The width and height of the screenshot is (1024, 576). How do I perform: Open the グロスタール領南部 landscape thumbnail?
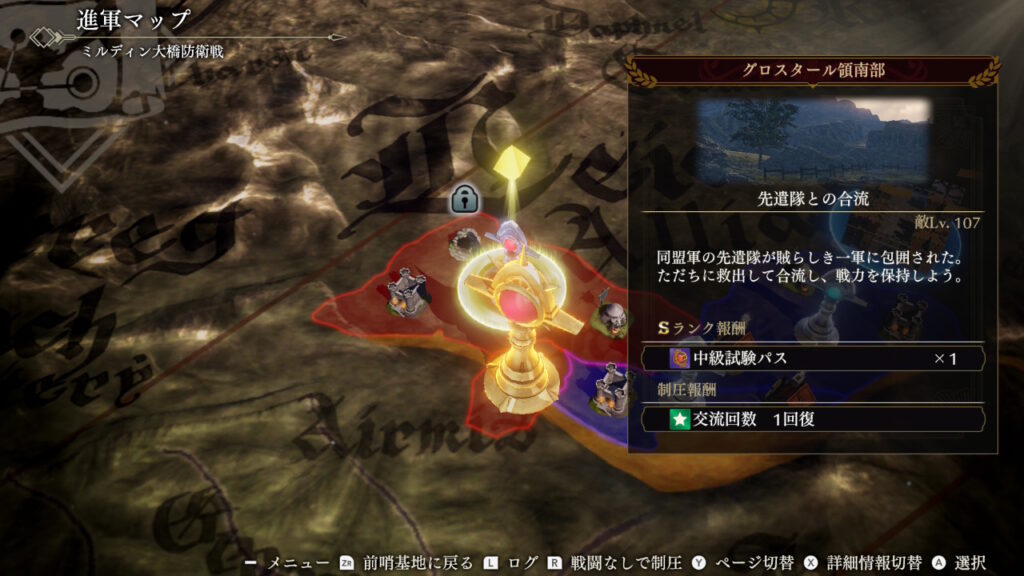click(812, 140)
